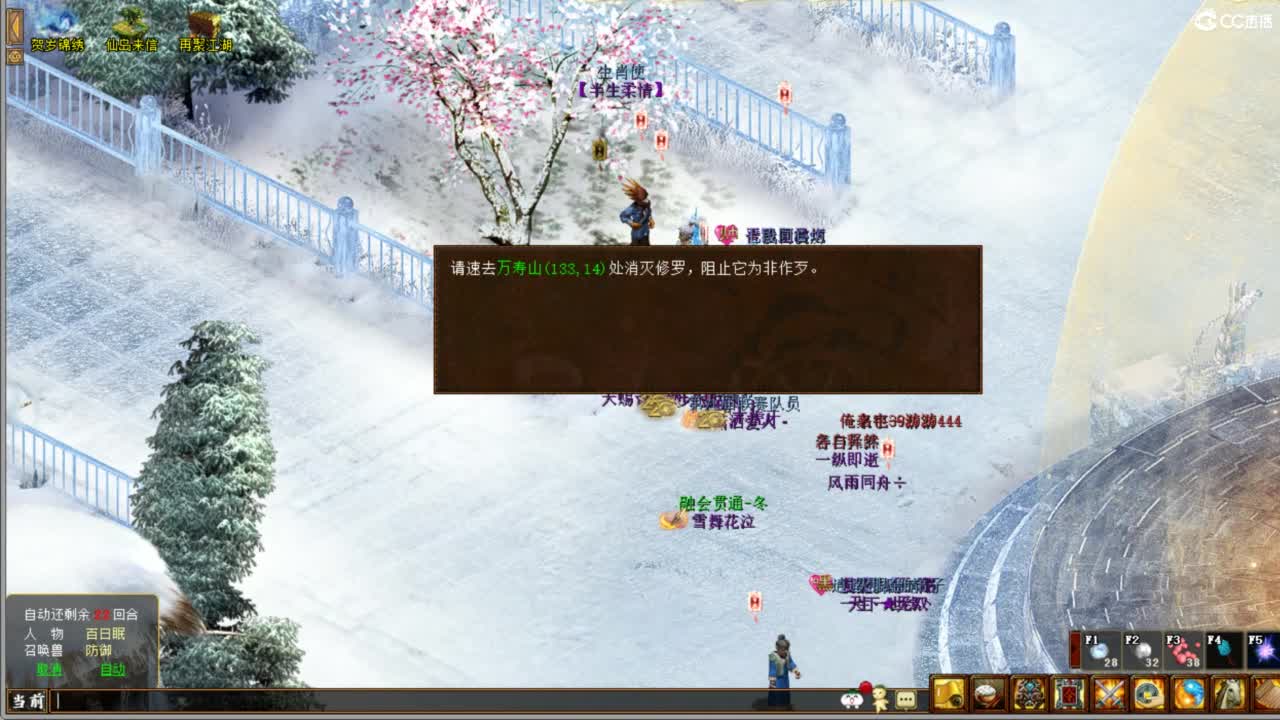The width and height of the screenshot is (1280, 720).
Task: Cancel auto-battle via the 取消 link
Action: pyautogui.click(x=49, y=669)
